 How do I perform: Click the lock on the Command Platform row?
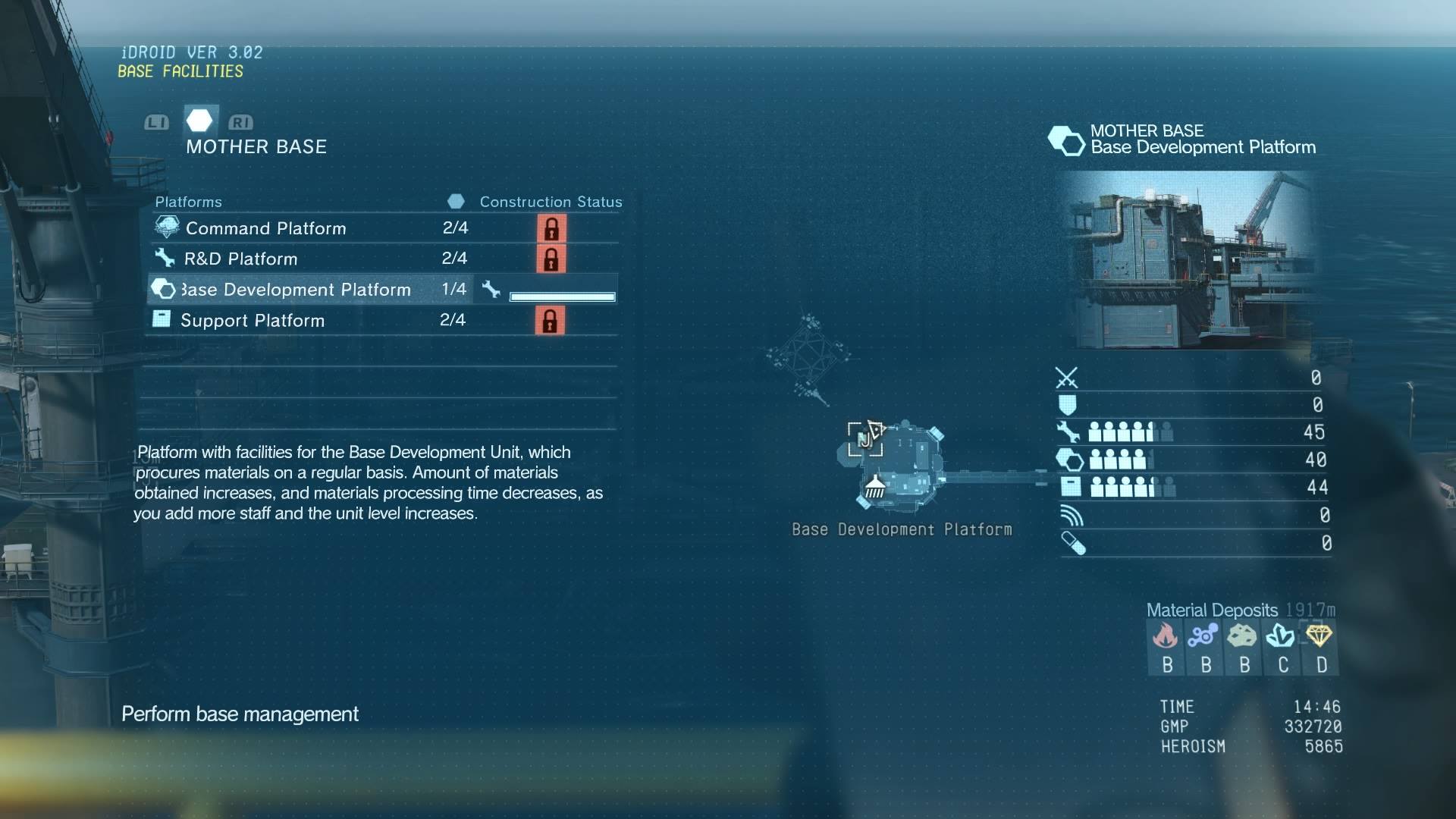coord(551,229)
